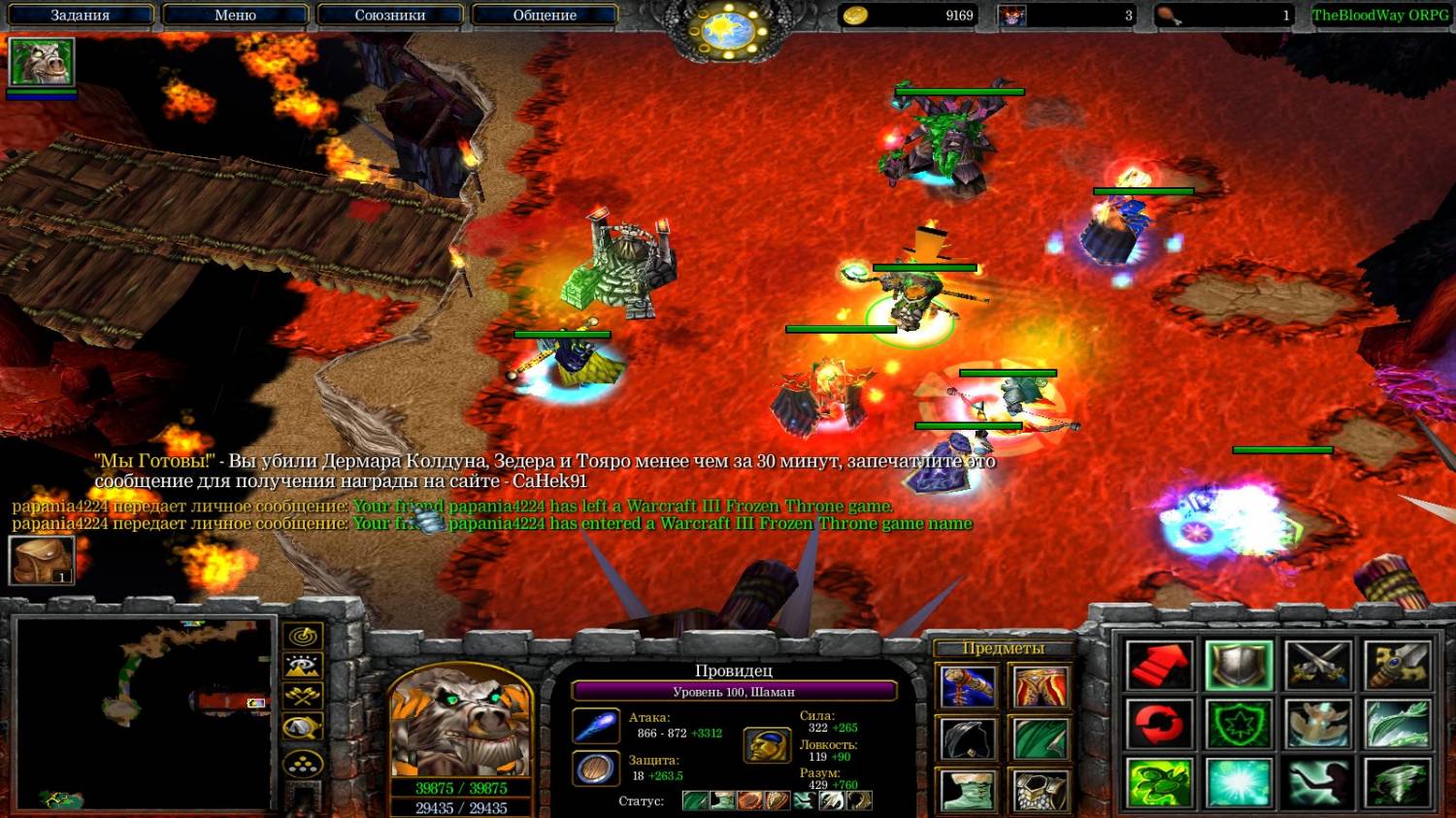Image resolution: width=1456 pixels, height=818 pixels.
Task: Toggle ally color mode crossed axes button
Action: click(x=303, y=697)
